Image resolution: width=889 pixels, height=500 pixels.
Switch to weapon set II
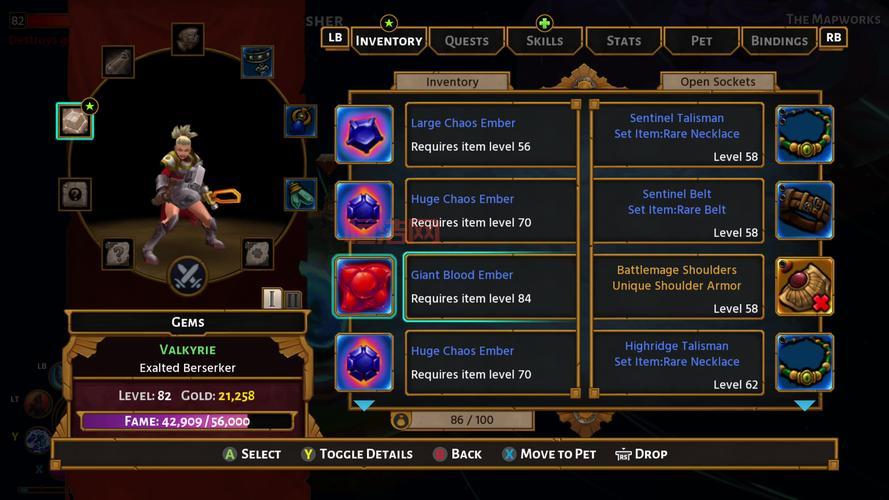[x=292, y=299]
